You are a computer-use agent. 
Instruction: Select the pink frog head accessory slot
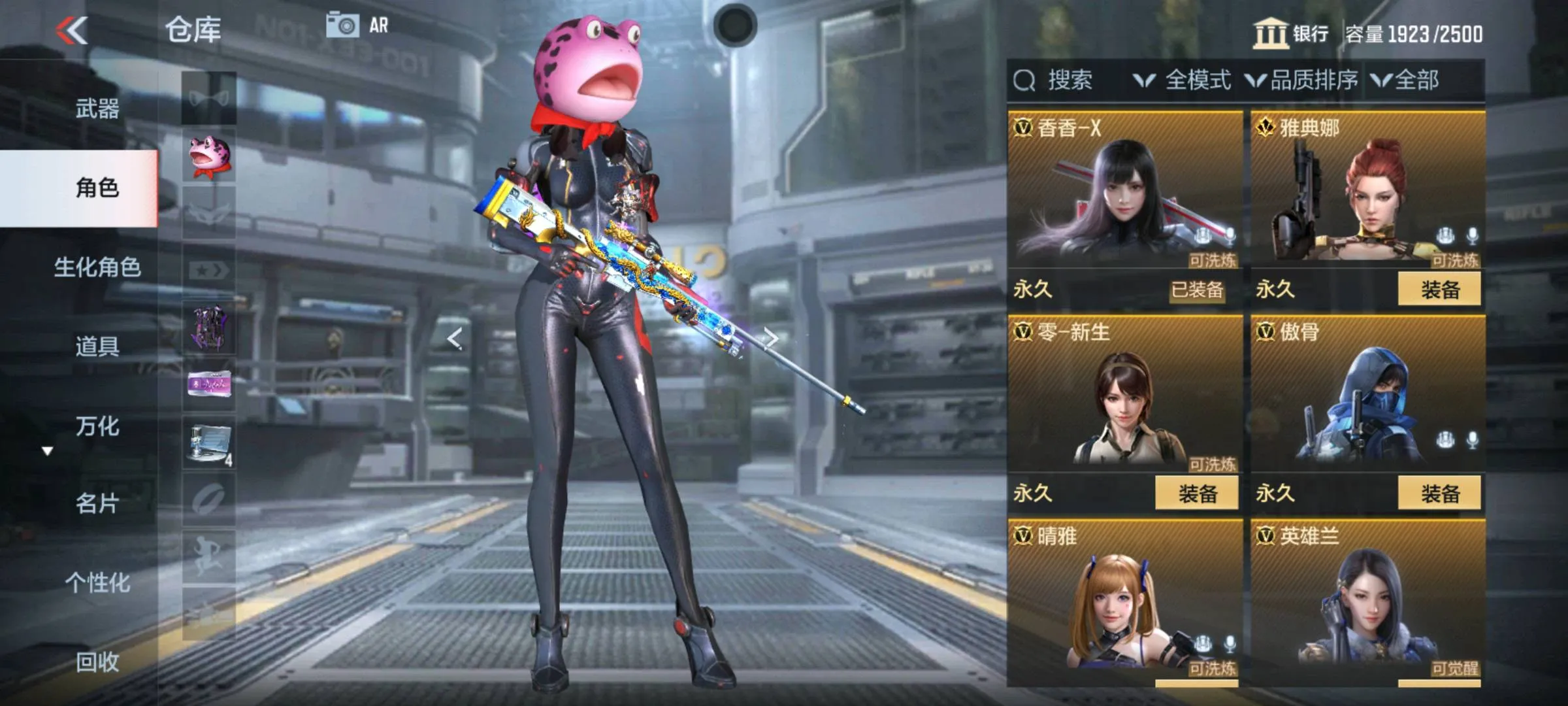click(x=209, y=157)
